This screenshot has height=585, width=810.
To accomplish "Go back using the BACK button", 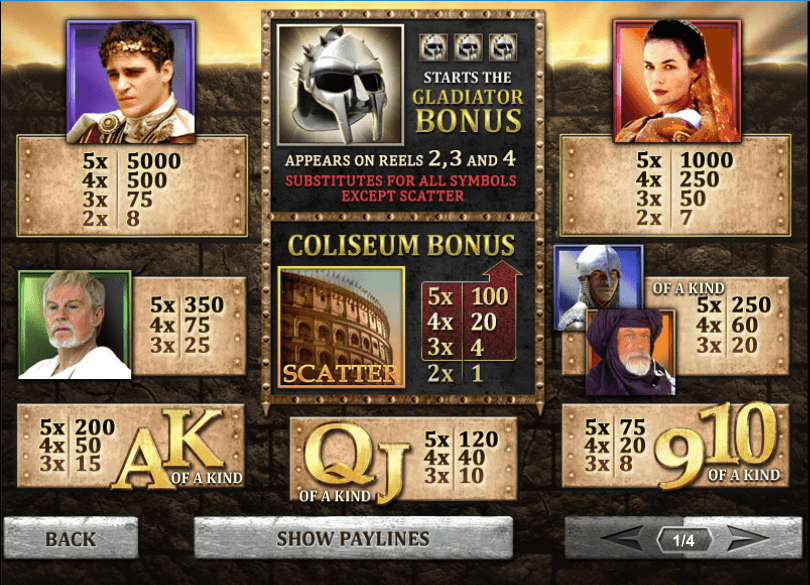I will tap(70, 539).
